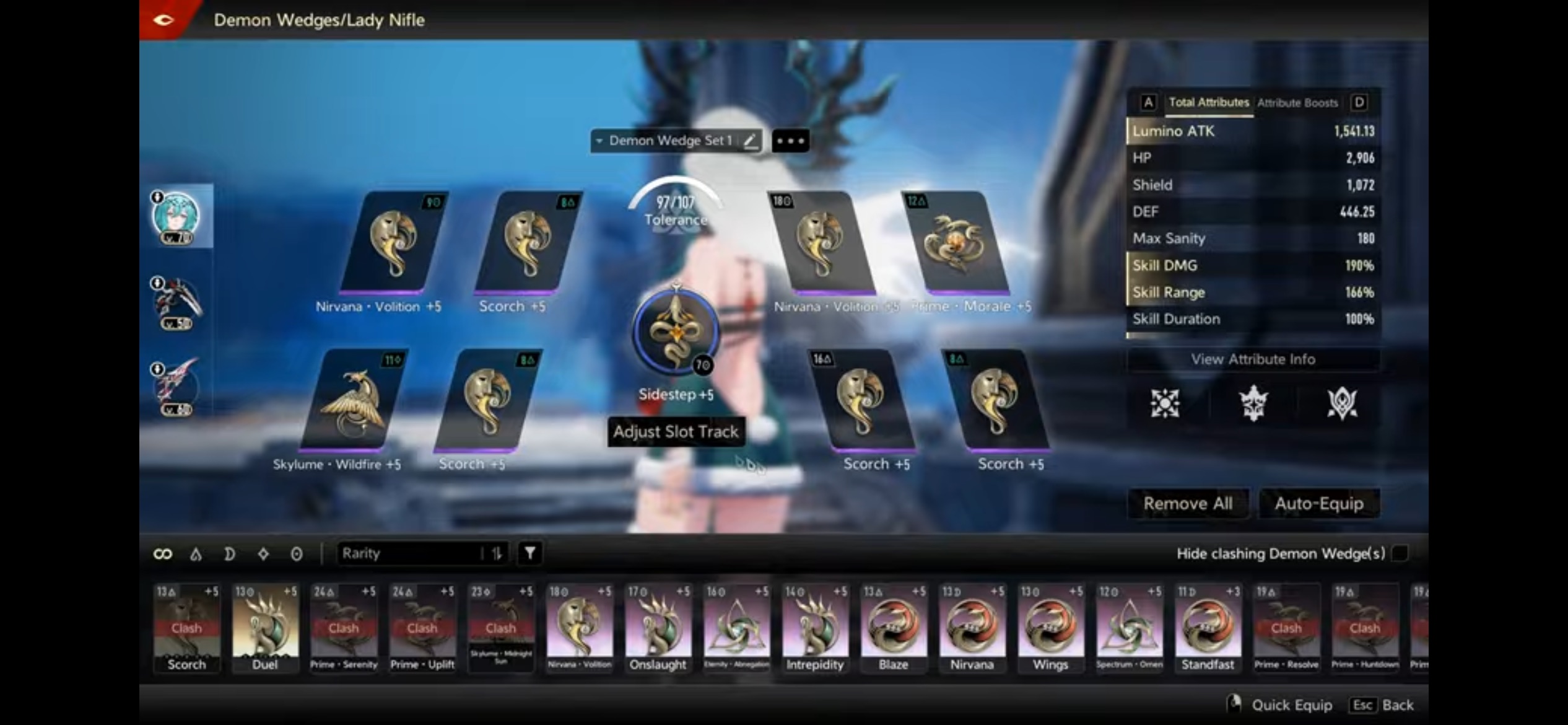Pick the Standfast wedge card

tap(1208, 627)
